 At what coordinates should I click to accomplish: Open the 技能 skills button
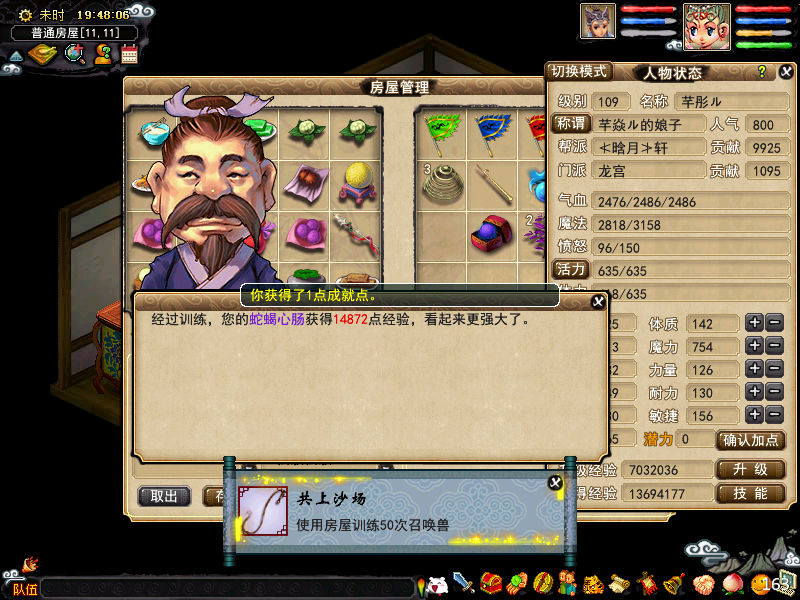click(x=750, y=494)
